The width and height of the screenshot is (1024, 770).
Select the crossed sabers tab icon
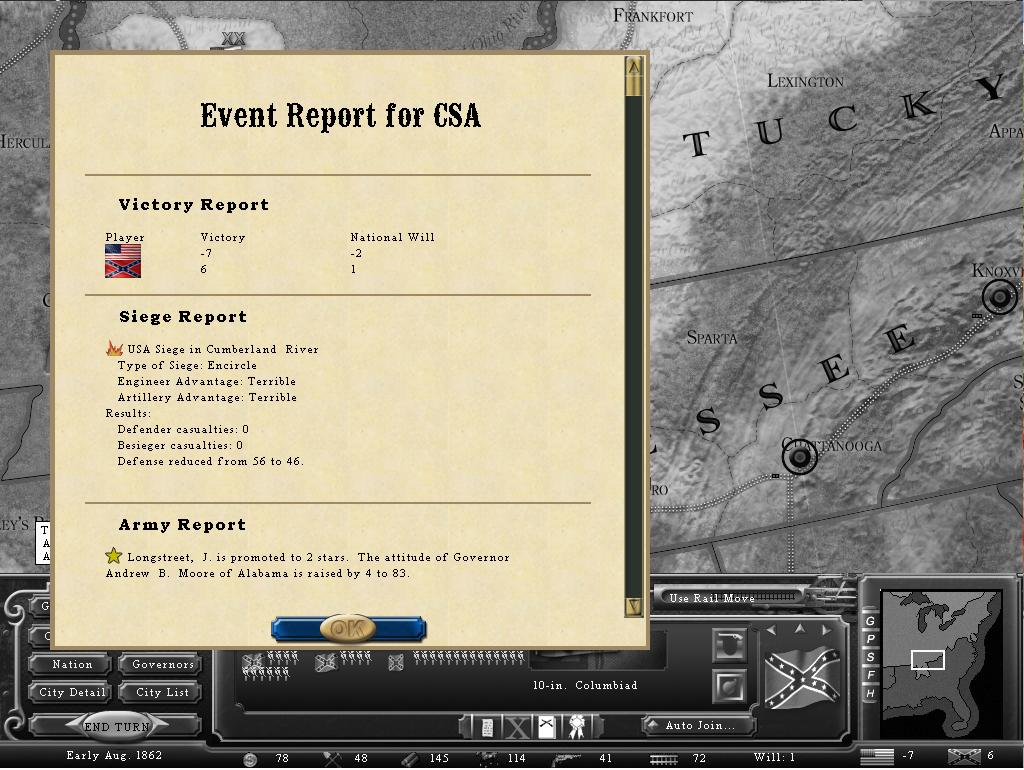(547, 727)
